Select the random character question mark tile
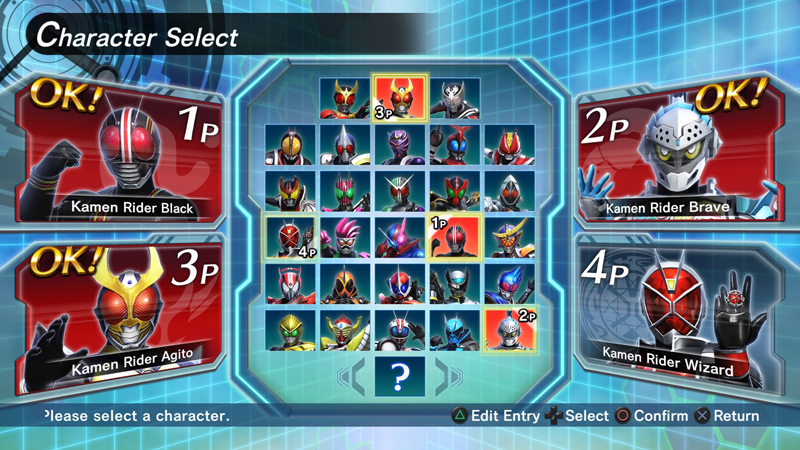 click(x=400, y=378)
